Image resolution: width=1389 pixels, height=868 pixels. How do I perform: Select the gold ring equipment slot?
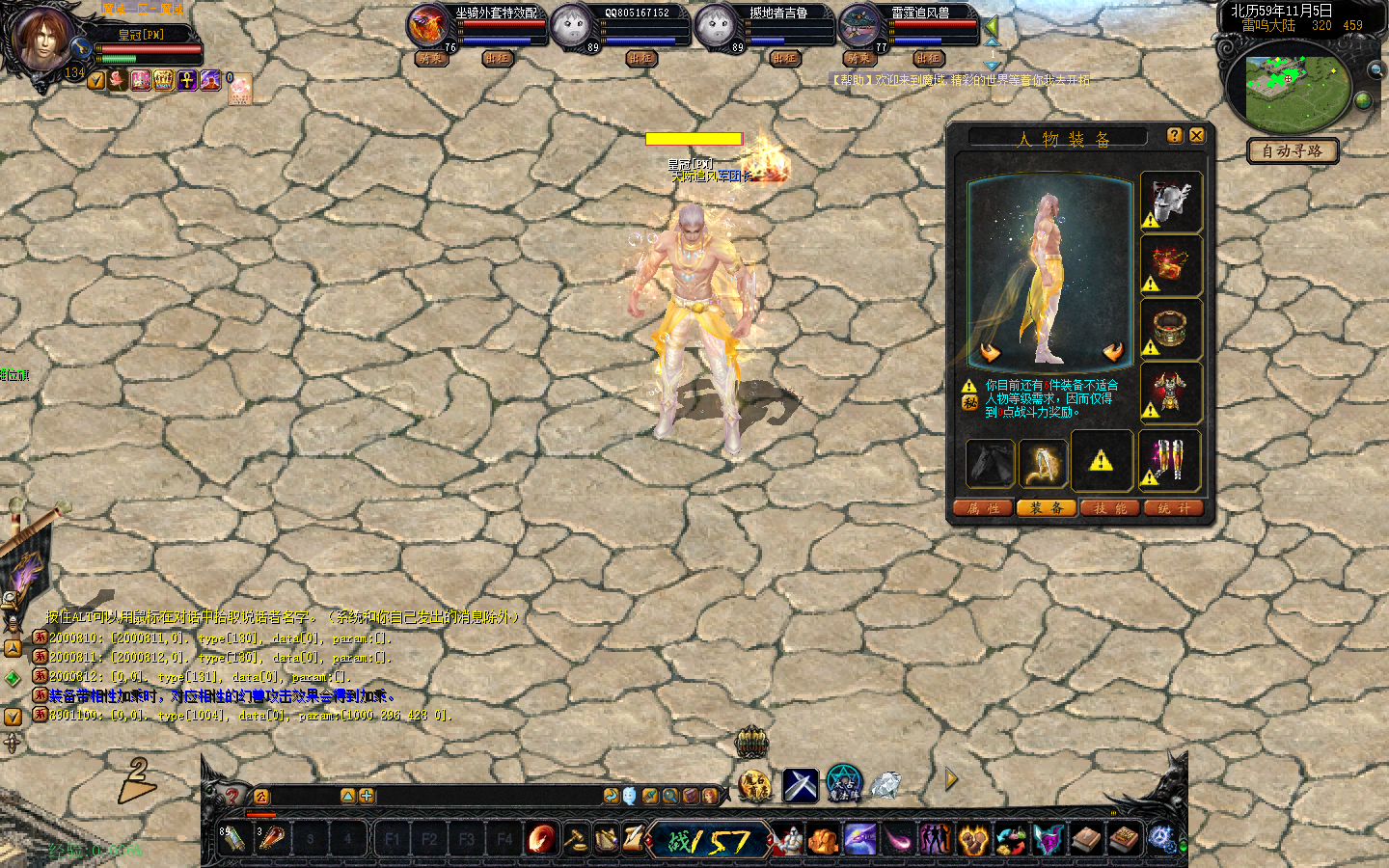click(1171, 329)
